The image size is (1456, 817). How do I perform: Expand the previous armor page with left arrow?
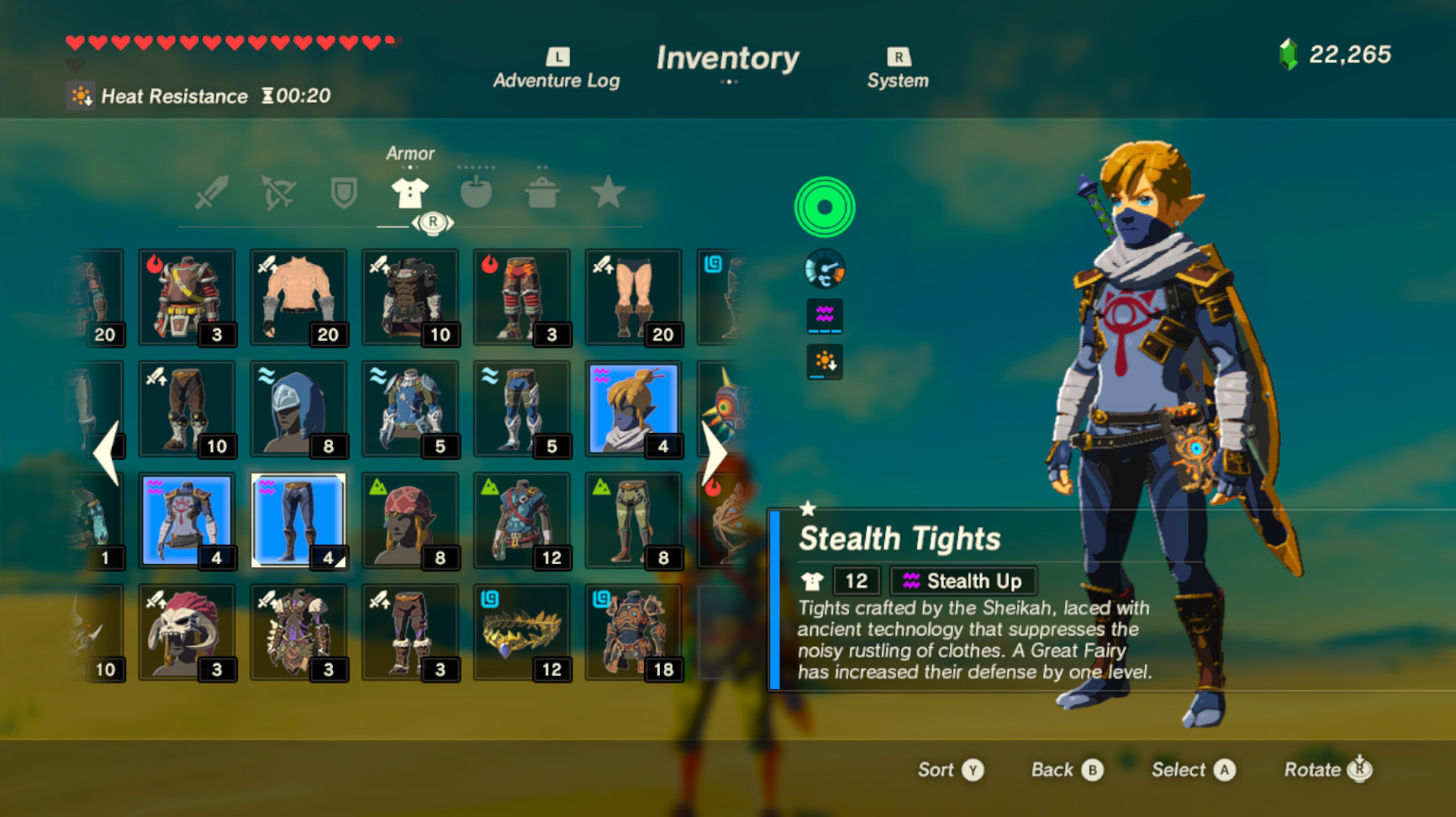point(103,454)
